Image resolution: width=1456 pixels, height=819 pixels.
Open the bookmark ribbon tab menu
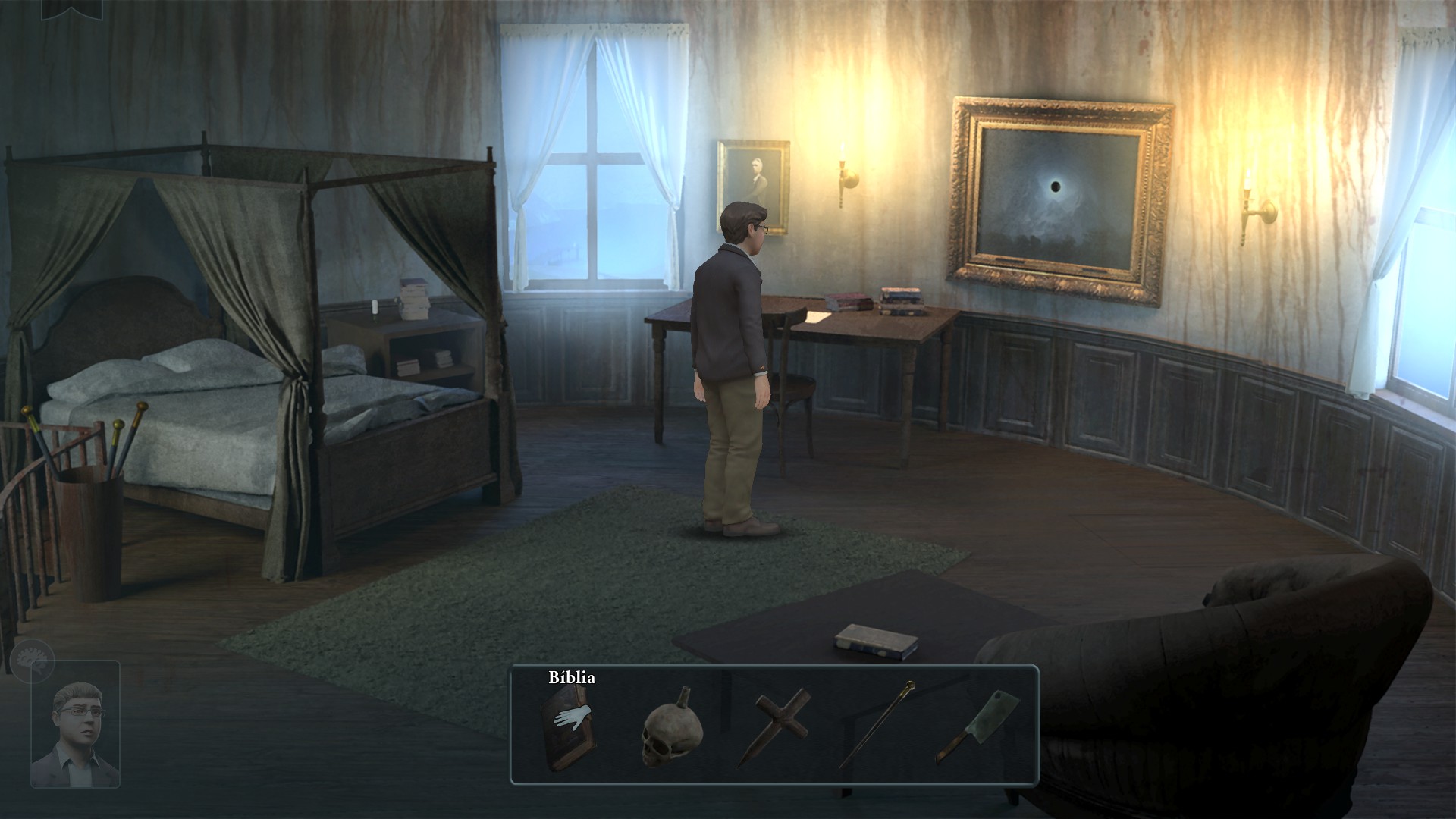tap(71, 9)
